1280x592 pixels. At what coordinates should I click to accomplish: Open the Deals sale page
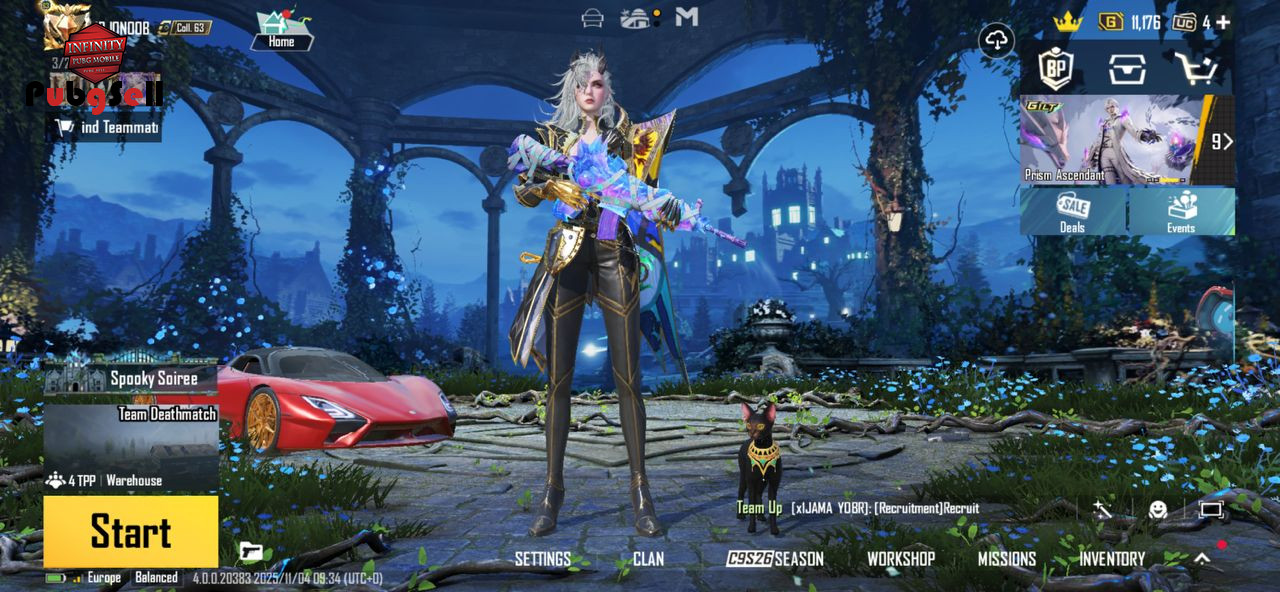(1073, 212)
